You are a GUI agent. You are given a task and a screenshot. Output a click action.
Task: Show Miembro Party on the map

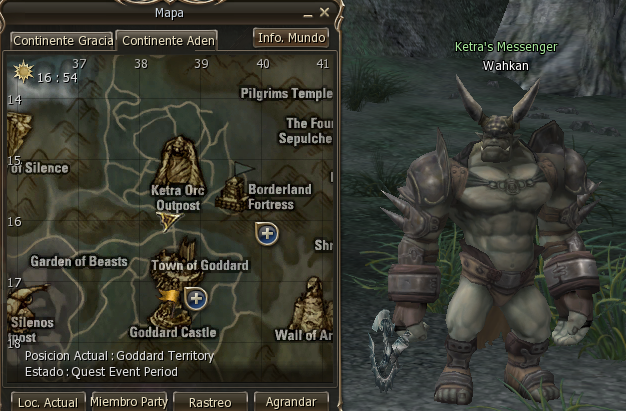click(x=129, y=401)
